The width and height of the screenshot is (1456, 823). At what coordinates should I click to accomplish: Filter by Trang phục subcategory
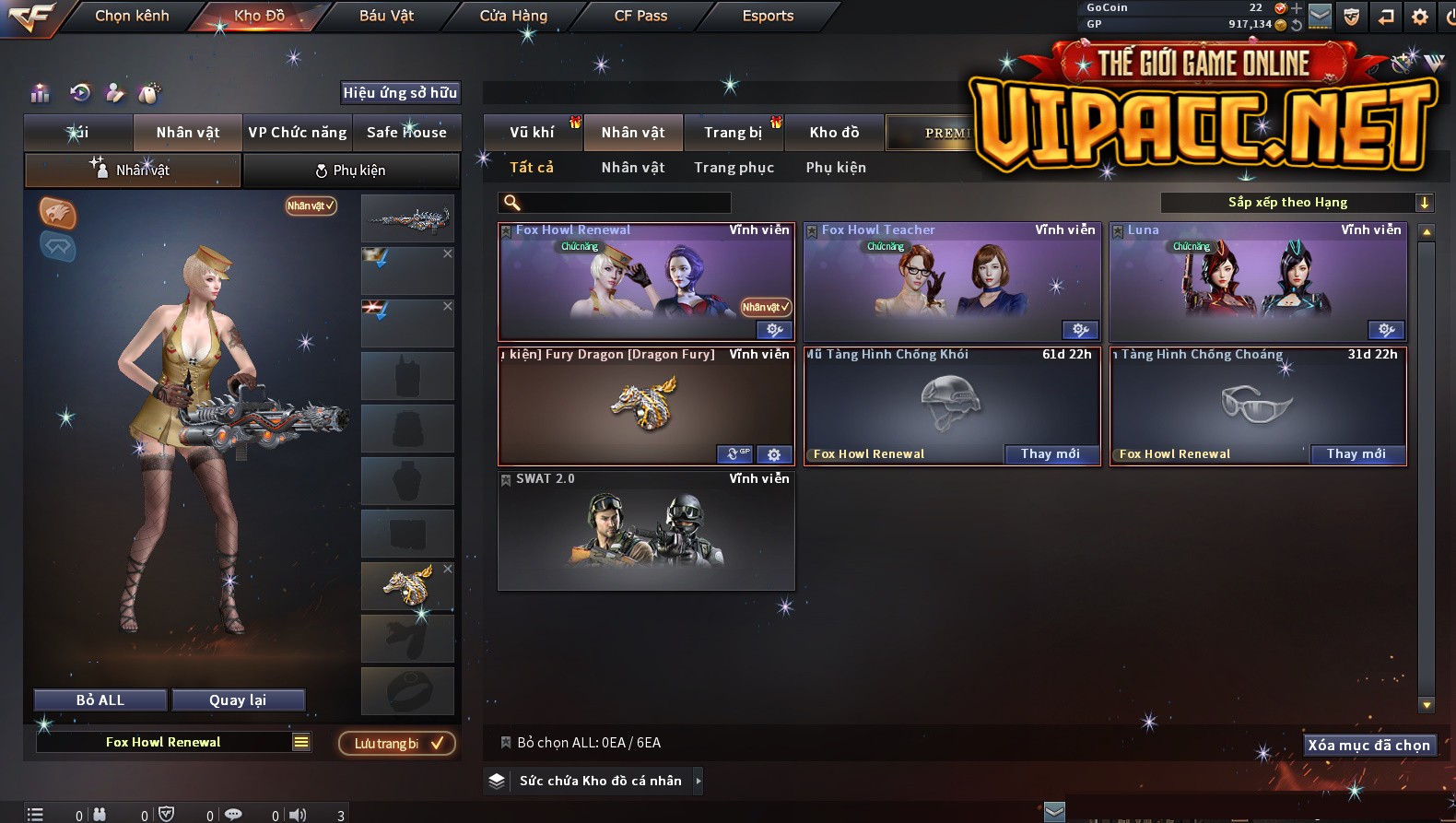click(x=734, y=168)
